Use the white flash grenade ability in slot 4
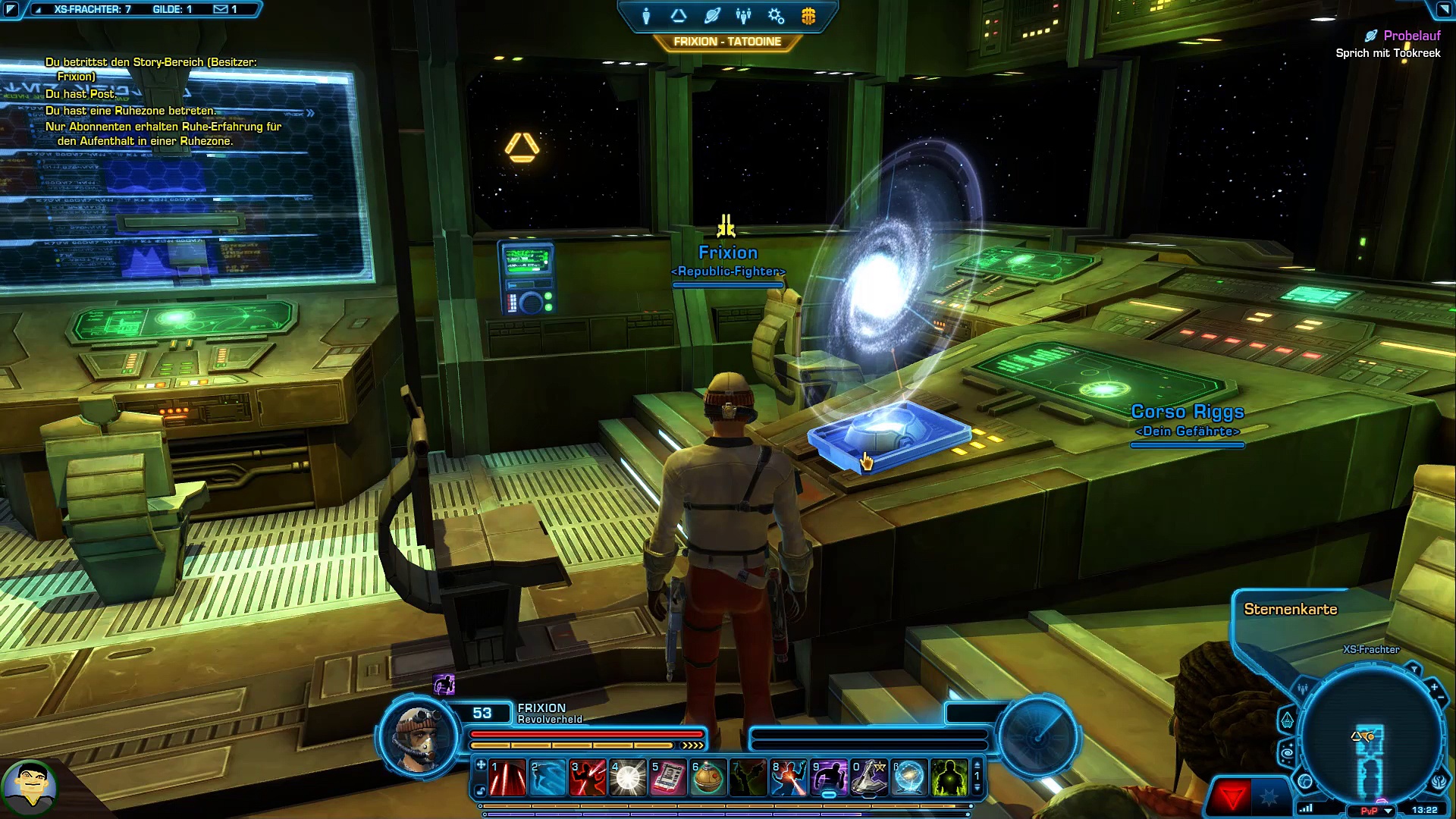Screen dimensions: 1456x819 click(628, 778)
